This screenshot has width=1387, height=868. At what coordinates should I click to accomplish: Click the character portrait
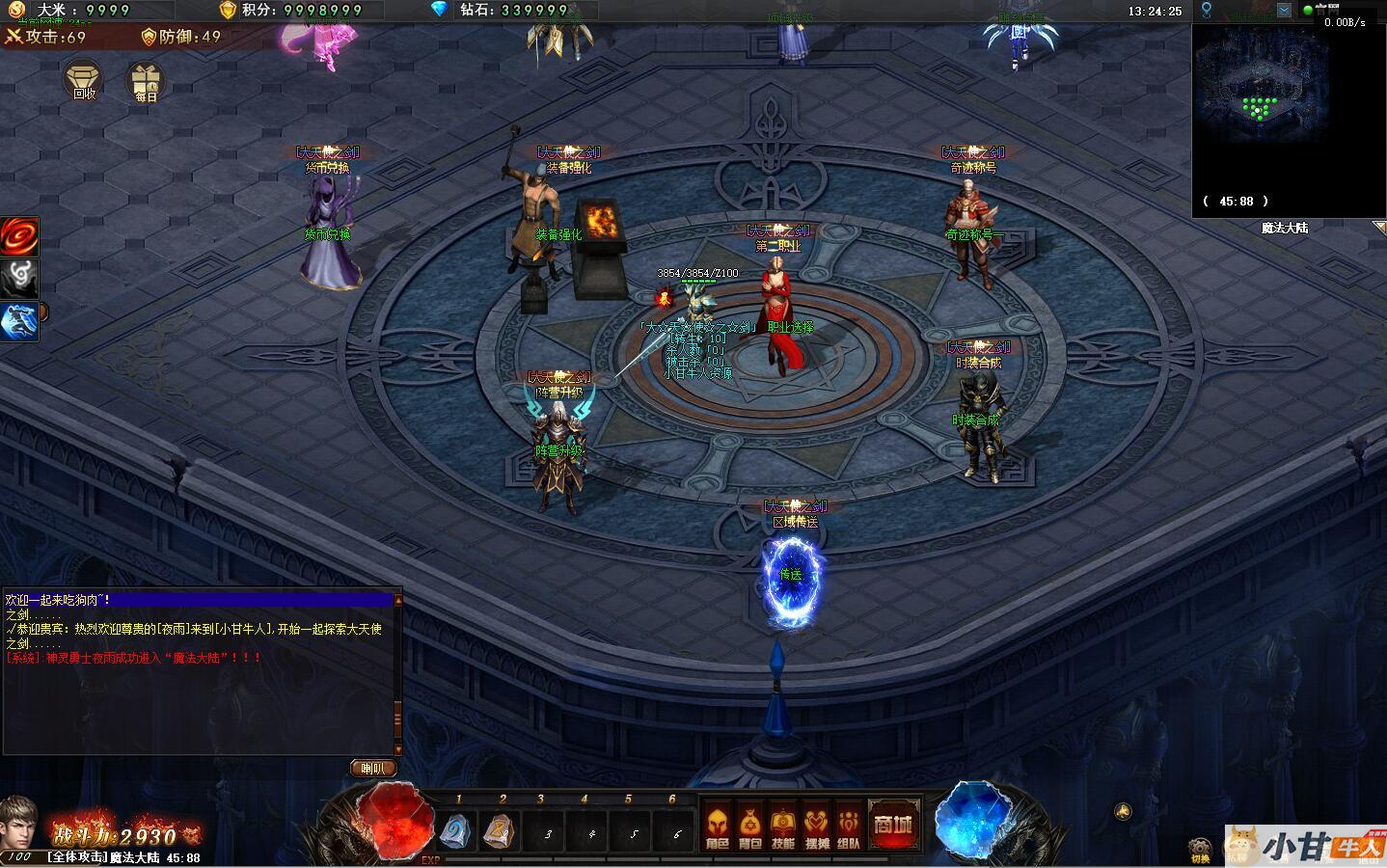(19, 823)
